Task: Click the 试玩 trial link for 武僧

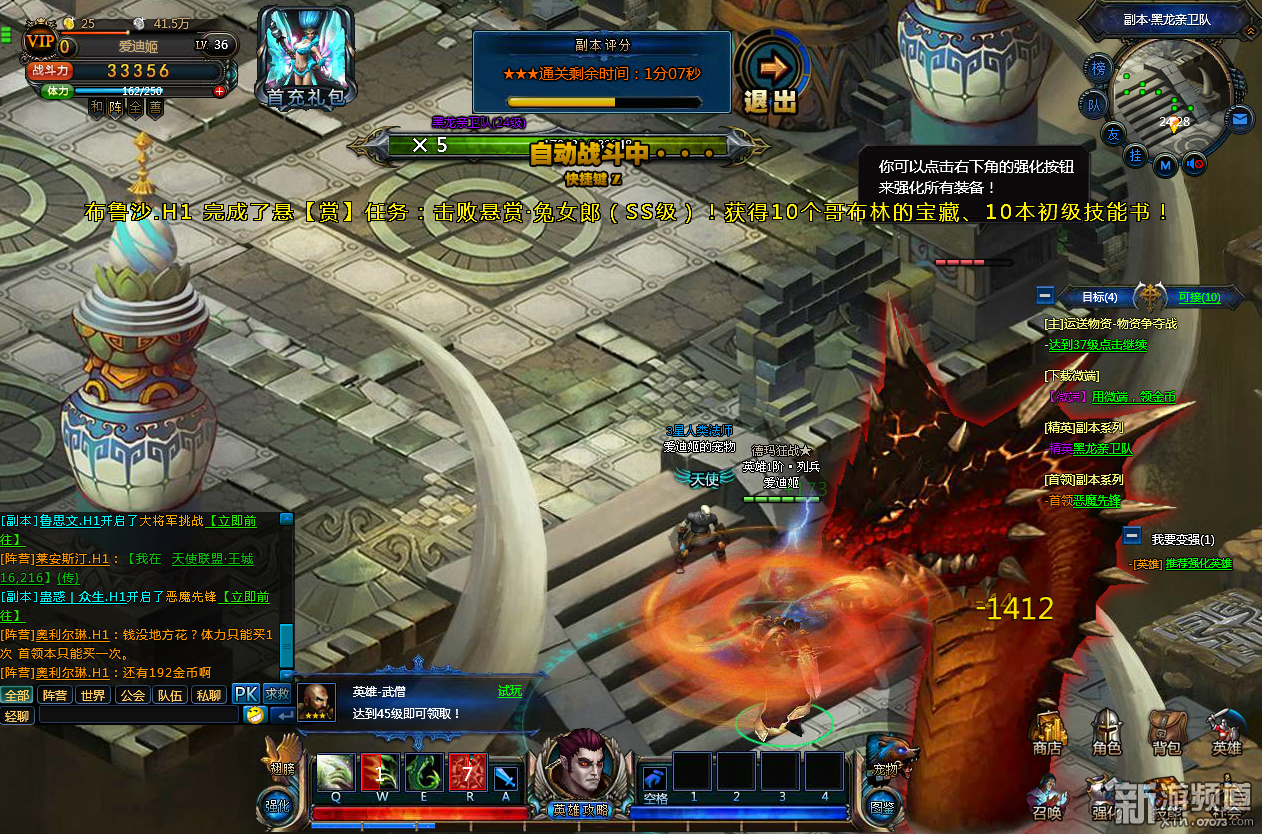Action: pyautogui.click(x=510, y=691)
